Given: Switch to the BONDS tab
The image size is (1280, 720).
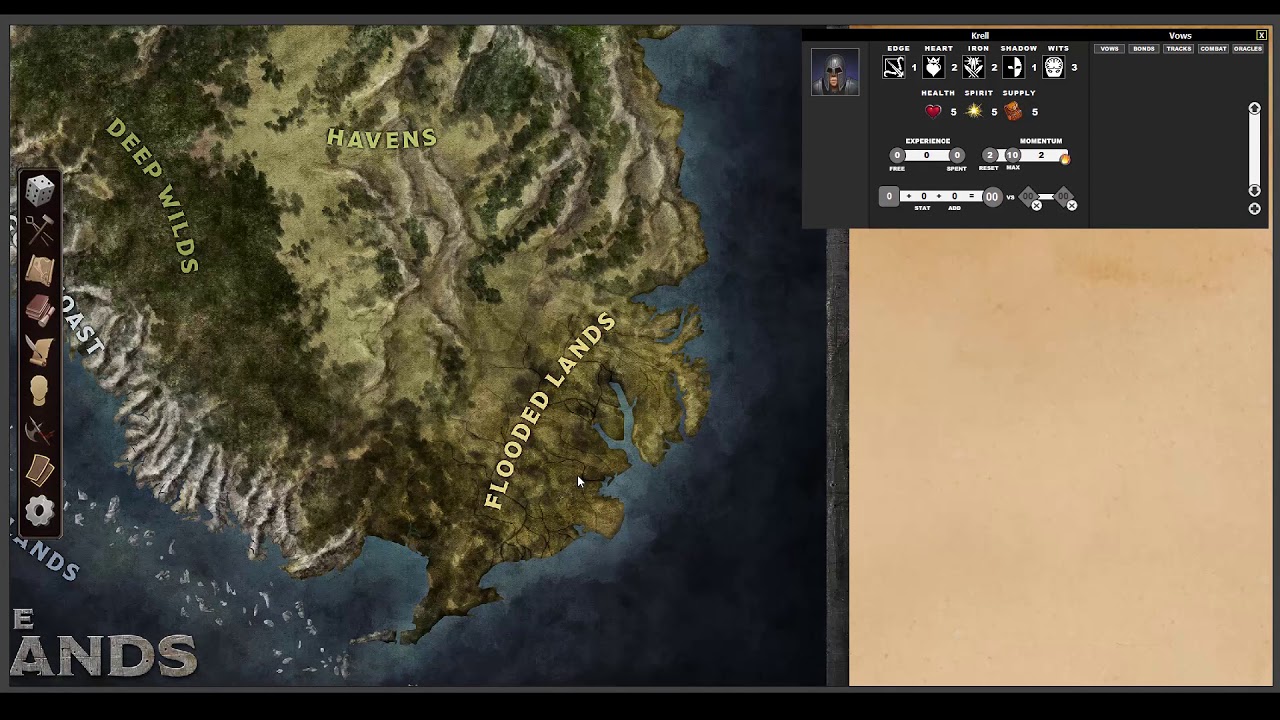Looking at the screenshot, I should 1143,48.
